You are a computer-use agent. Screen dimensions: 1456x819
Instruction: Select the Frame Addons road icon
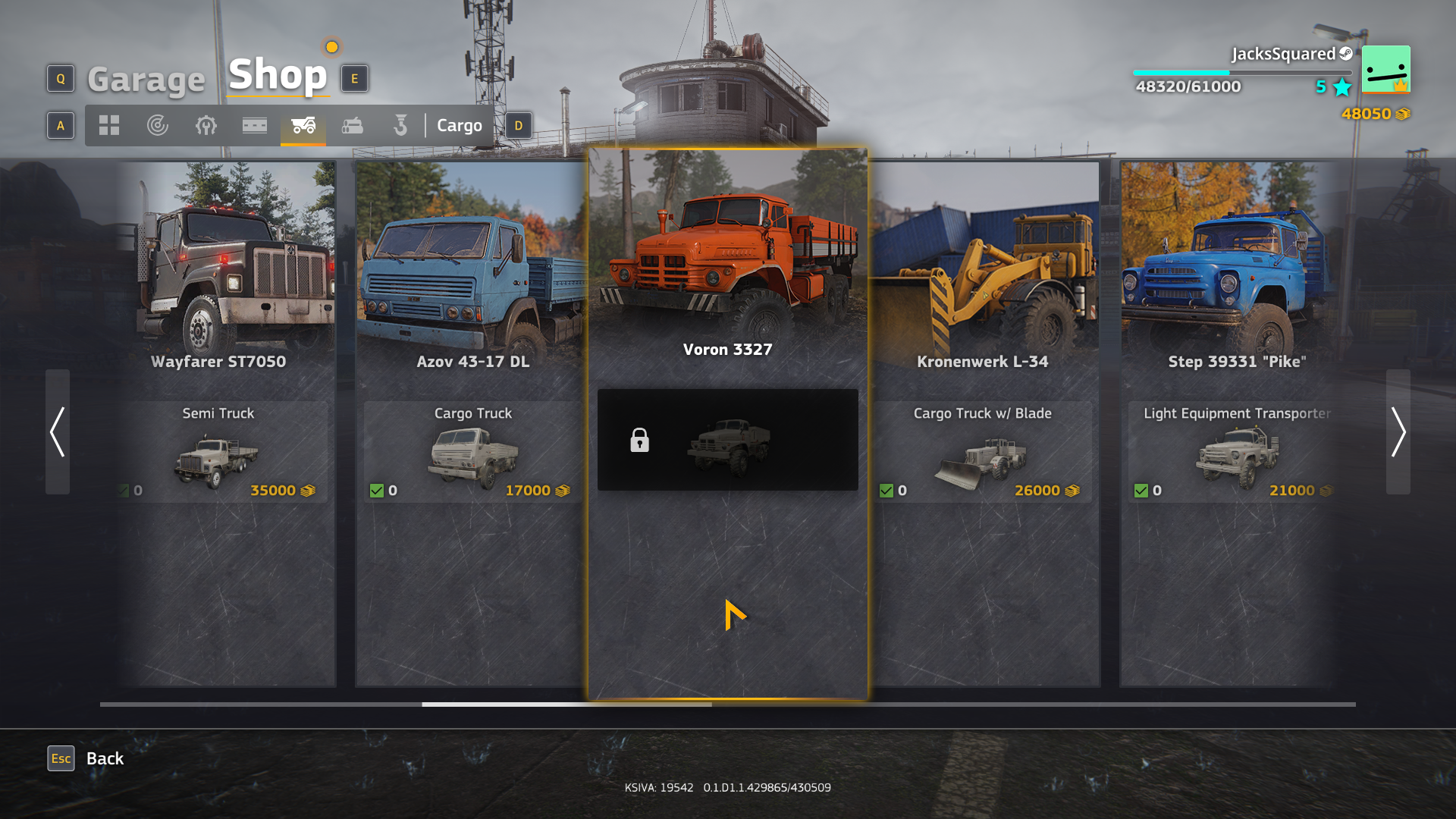pos(254,125)
